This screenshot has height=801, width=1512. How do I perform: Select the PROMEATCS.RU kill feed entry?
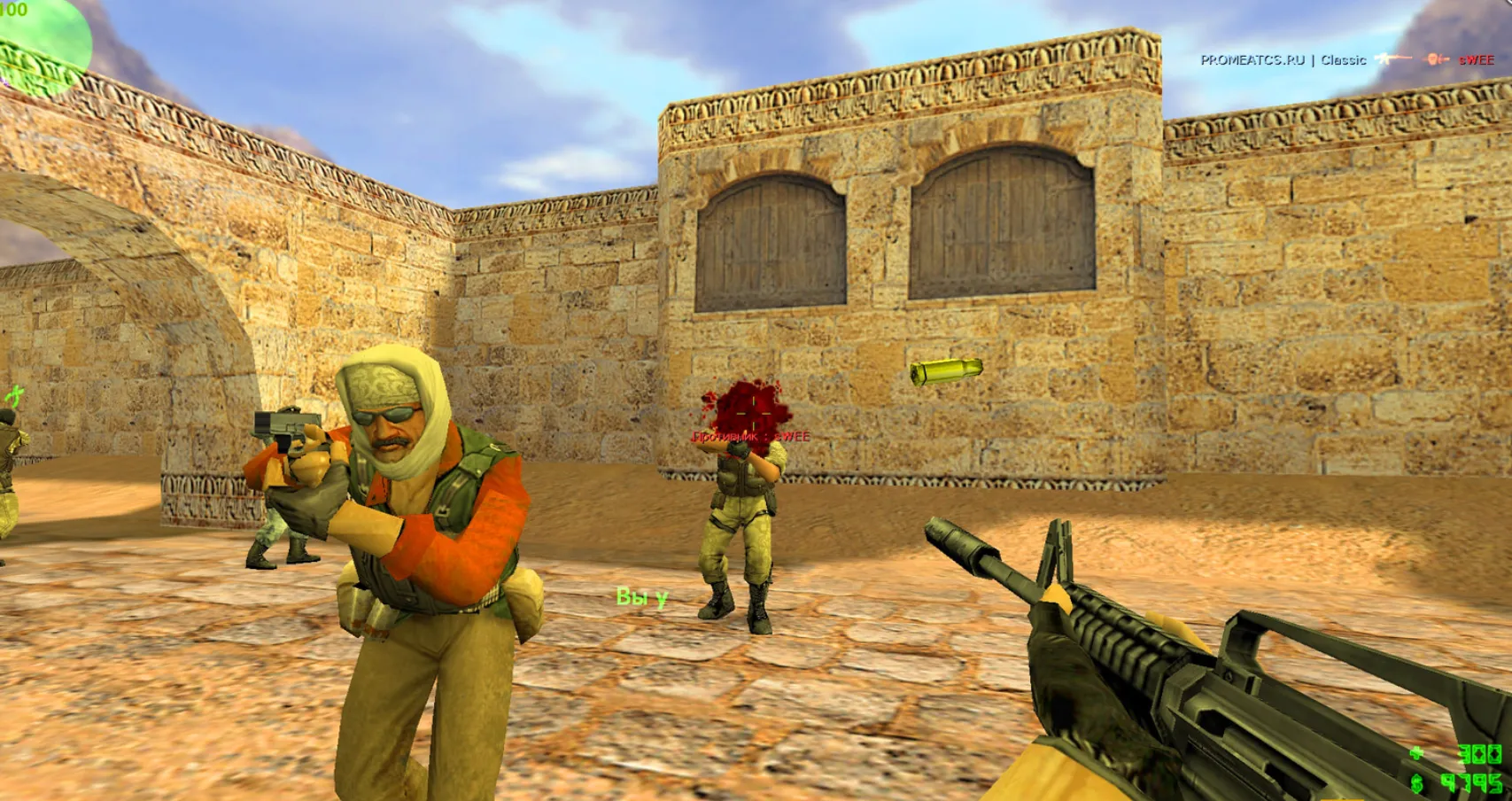coord(1346,60)
